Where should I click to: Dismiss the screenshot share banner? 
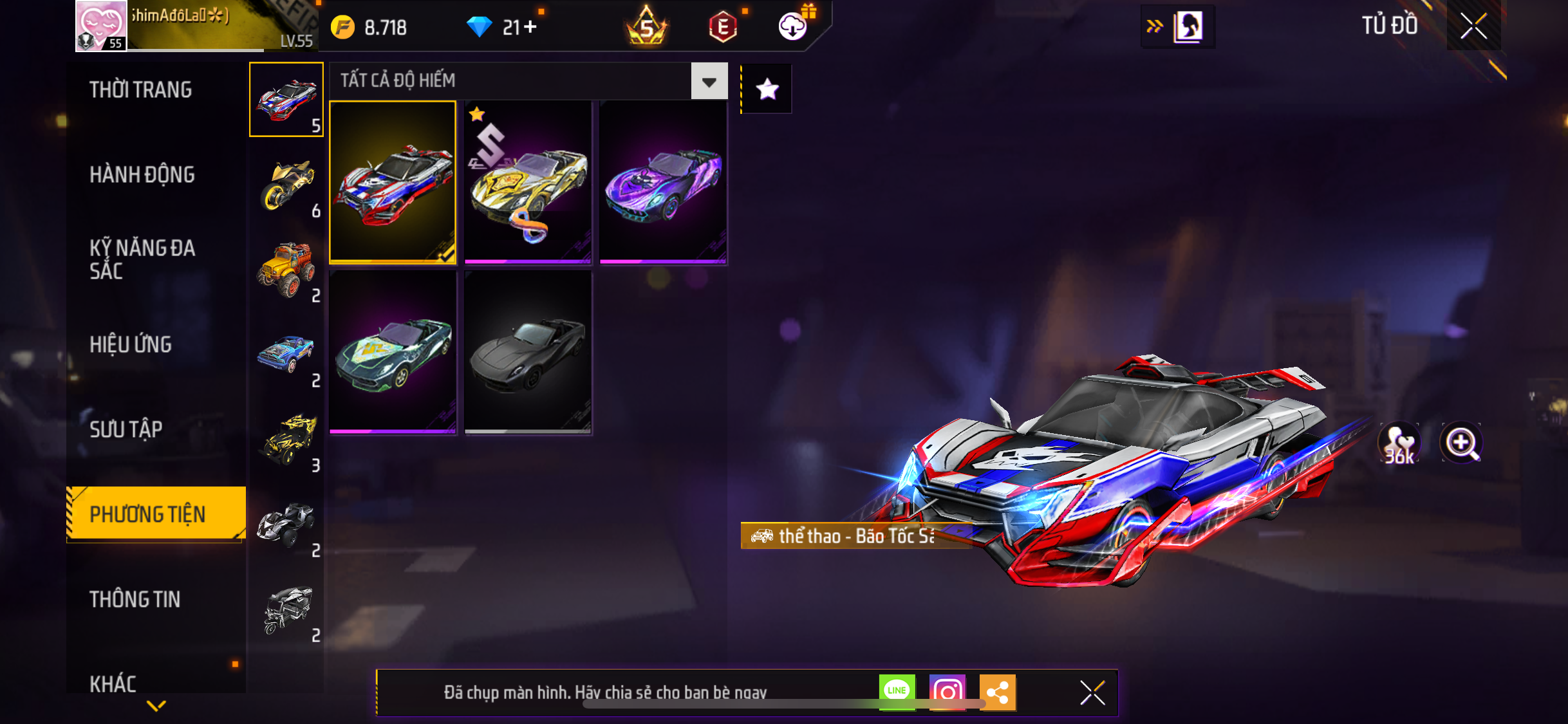[1092, 693]
